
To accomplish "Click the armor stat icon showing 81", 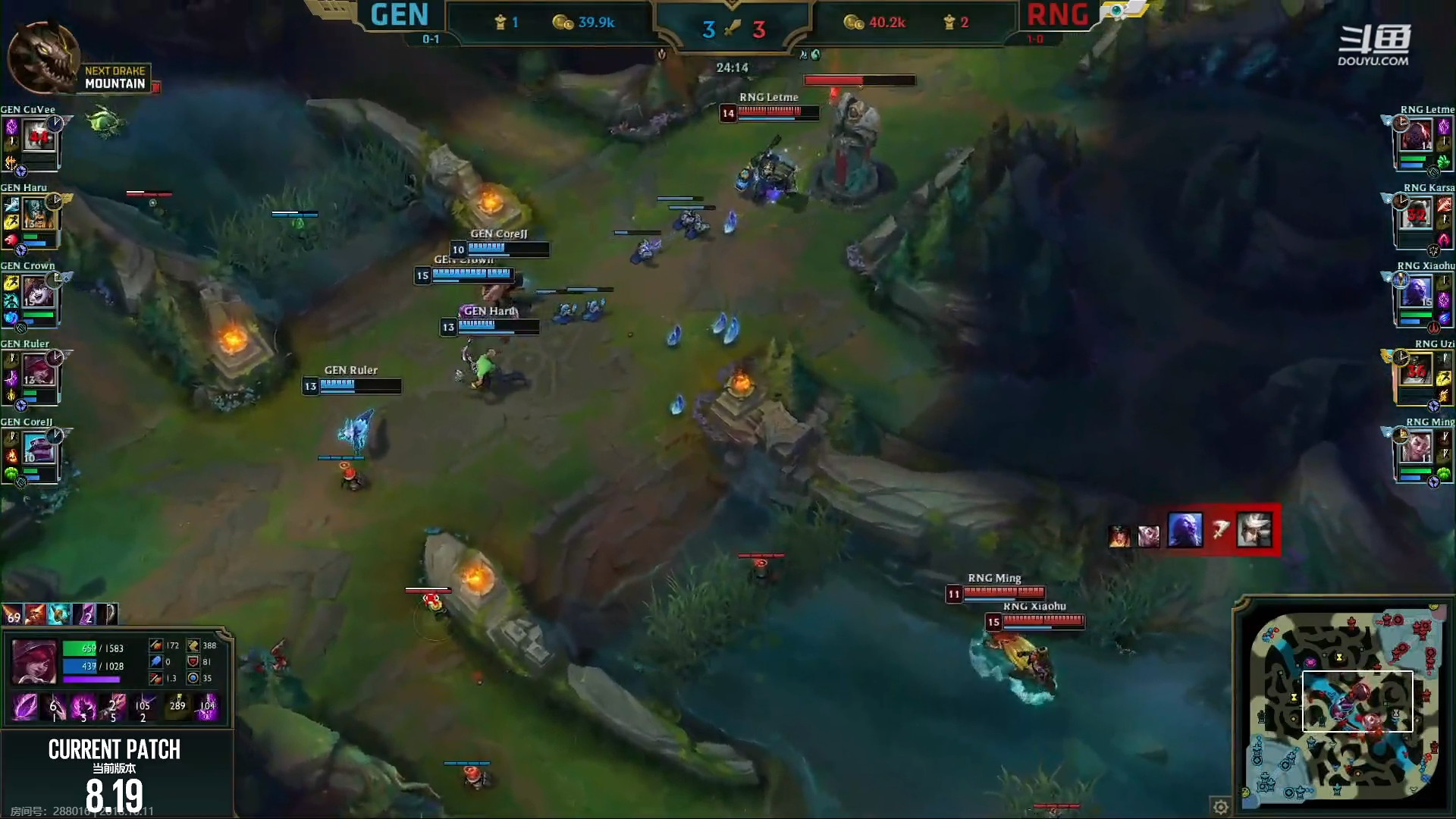I will click(x=194, y=661).
